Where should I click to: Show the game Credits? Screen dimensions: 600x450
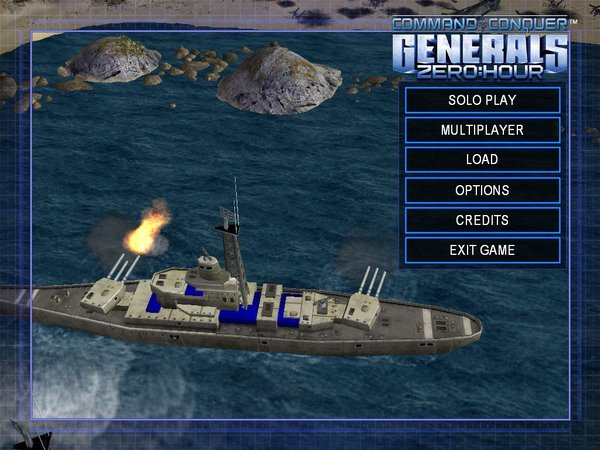point(482,220)
